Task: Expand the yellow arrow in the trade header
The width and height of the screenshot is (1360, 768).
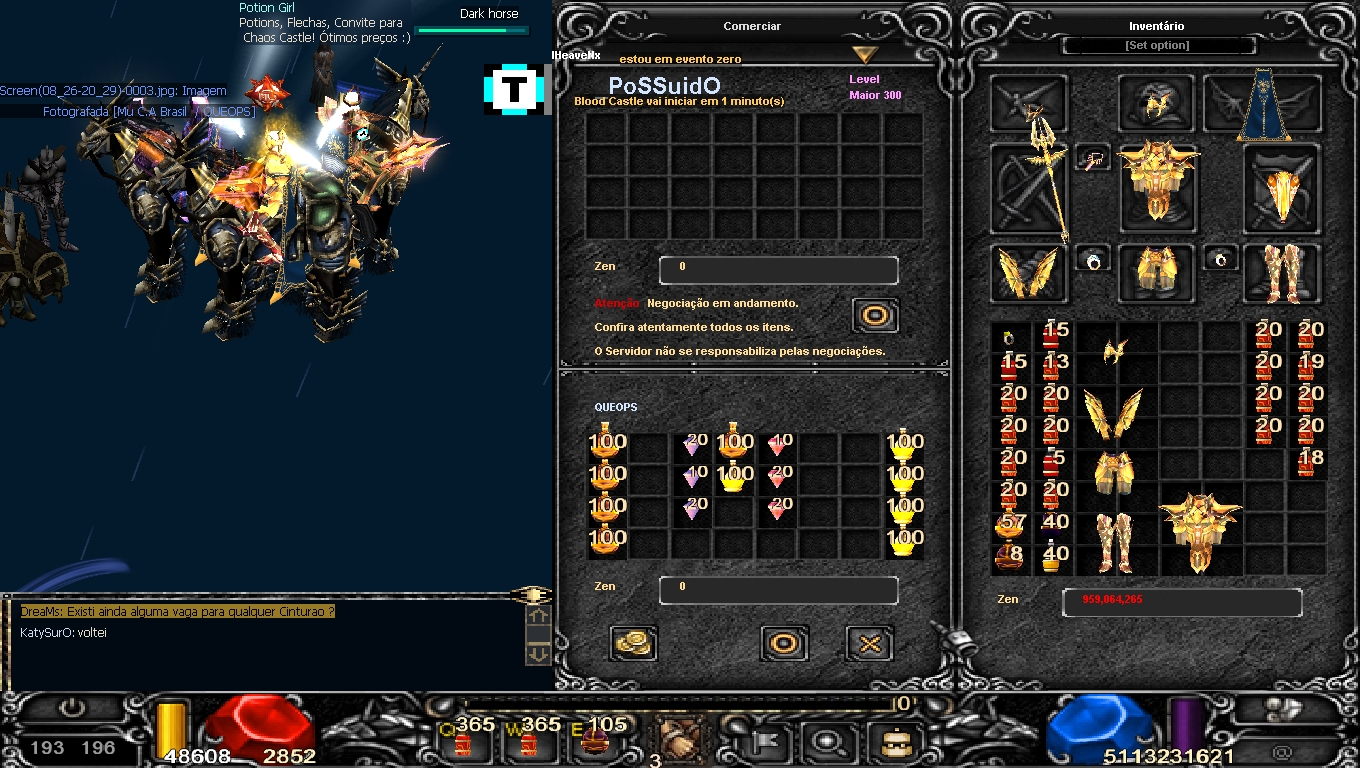Action: 865,55
